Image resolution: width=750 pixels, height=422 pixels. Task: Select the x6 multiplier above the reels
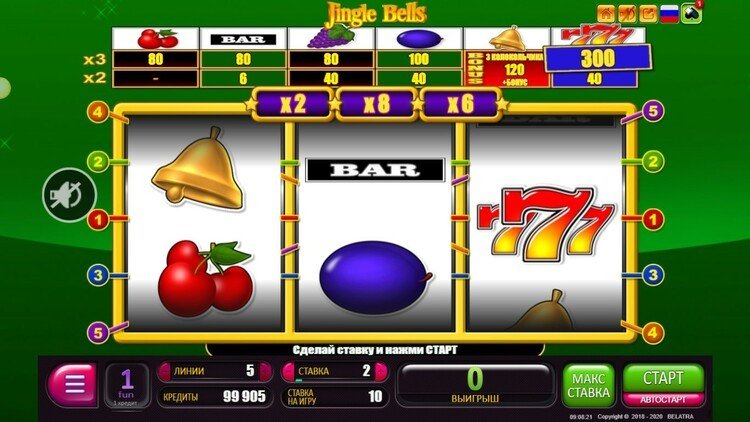tap(459, 103)
